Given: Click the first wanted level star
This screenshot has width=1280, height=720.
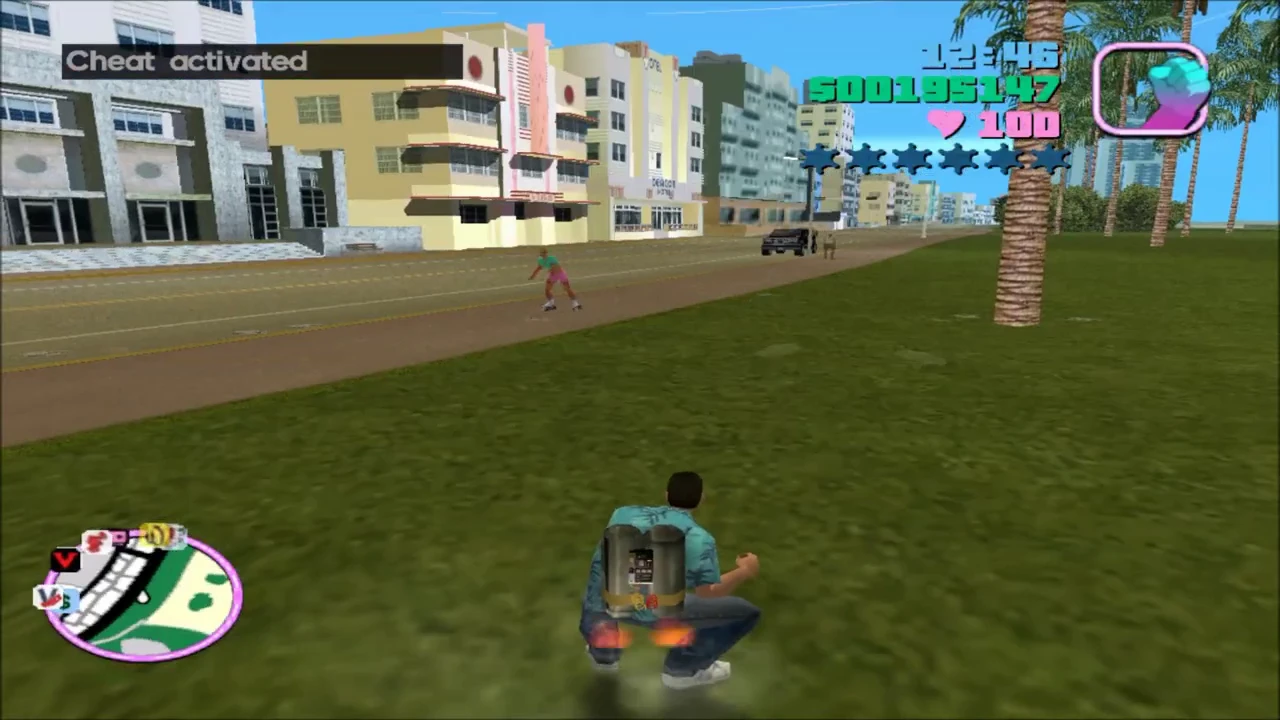Looking at the screenshot, I should coord(820,160).
